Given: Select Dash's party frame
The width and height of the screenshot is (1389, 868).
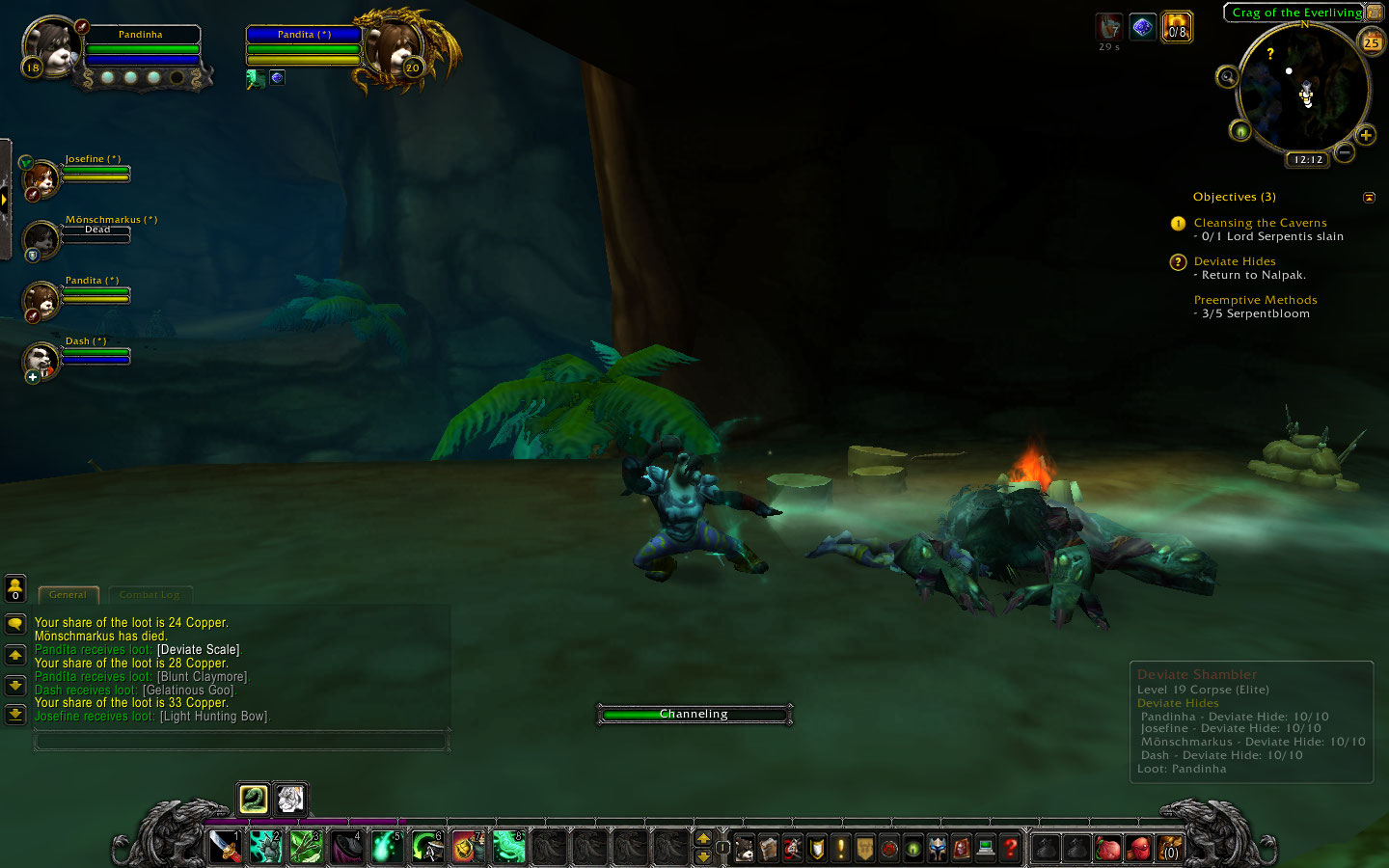Looking at the screenshot, I should pos(41,362).
